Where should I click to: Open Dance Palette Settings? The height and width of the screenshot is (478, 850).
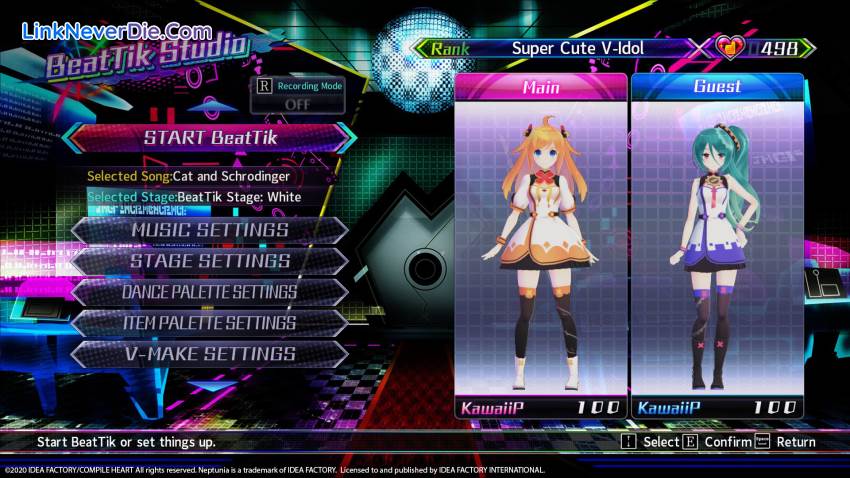tap(210, 292)
